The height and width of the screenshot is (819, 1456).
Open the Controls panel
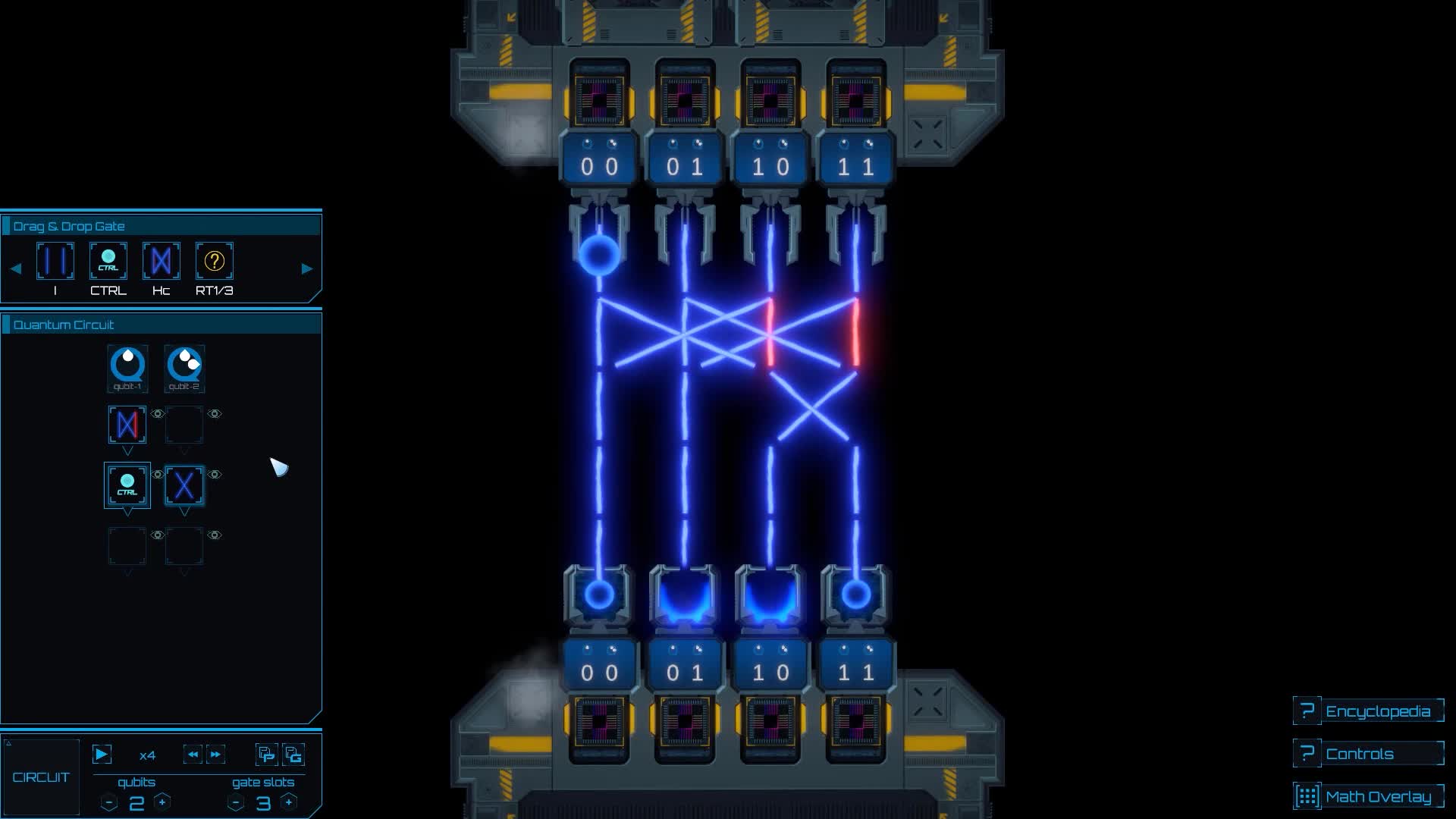coord(1369,753)
